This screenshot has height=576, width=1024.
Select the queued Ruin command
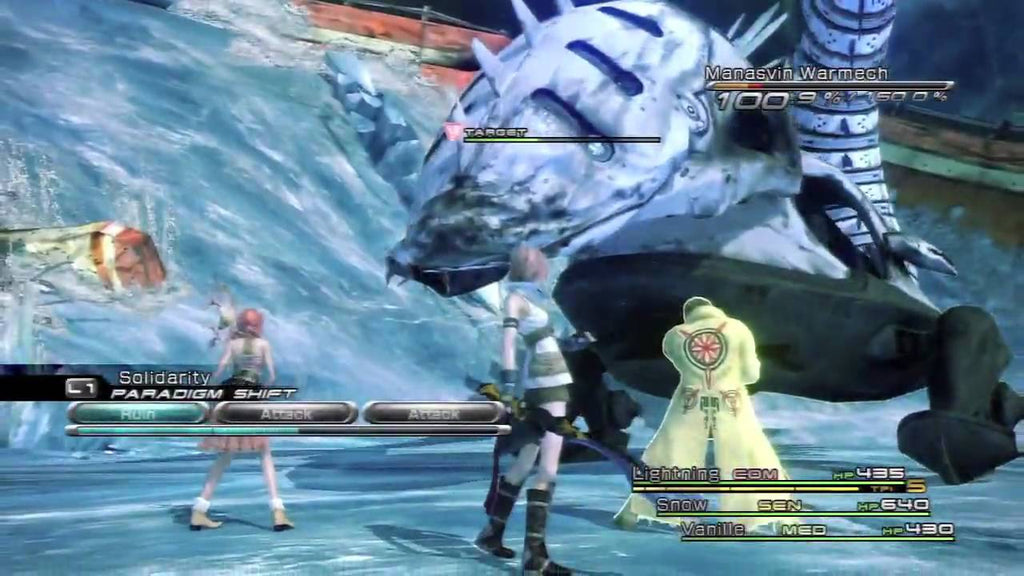tap(137, 412)
